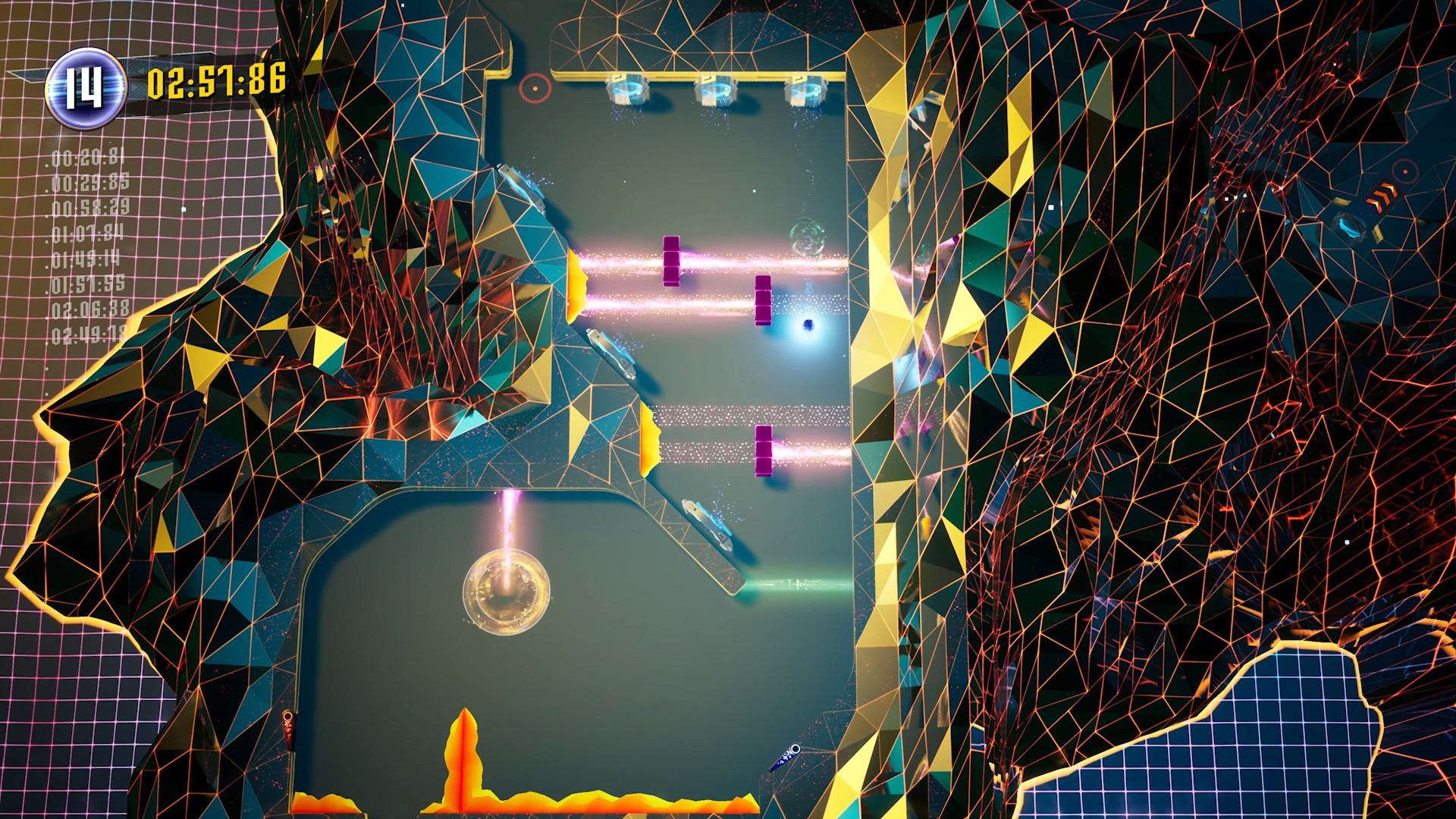Viewport: 1456px width, 819px height.
Task: Toggle the middle magenta block stack
Action: tap(761, 302)
